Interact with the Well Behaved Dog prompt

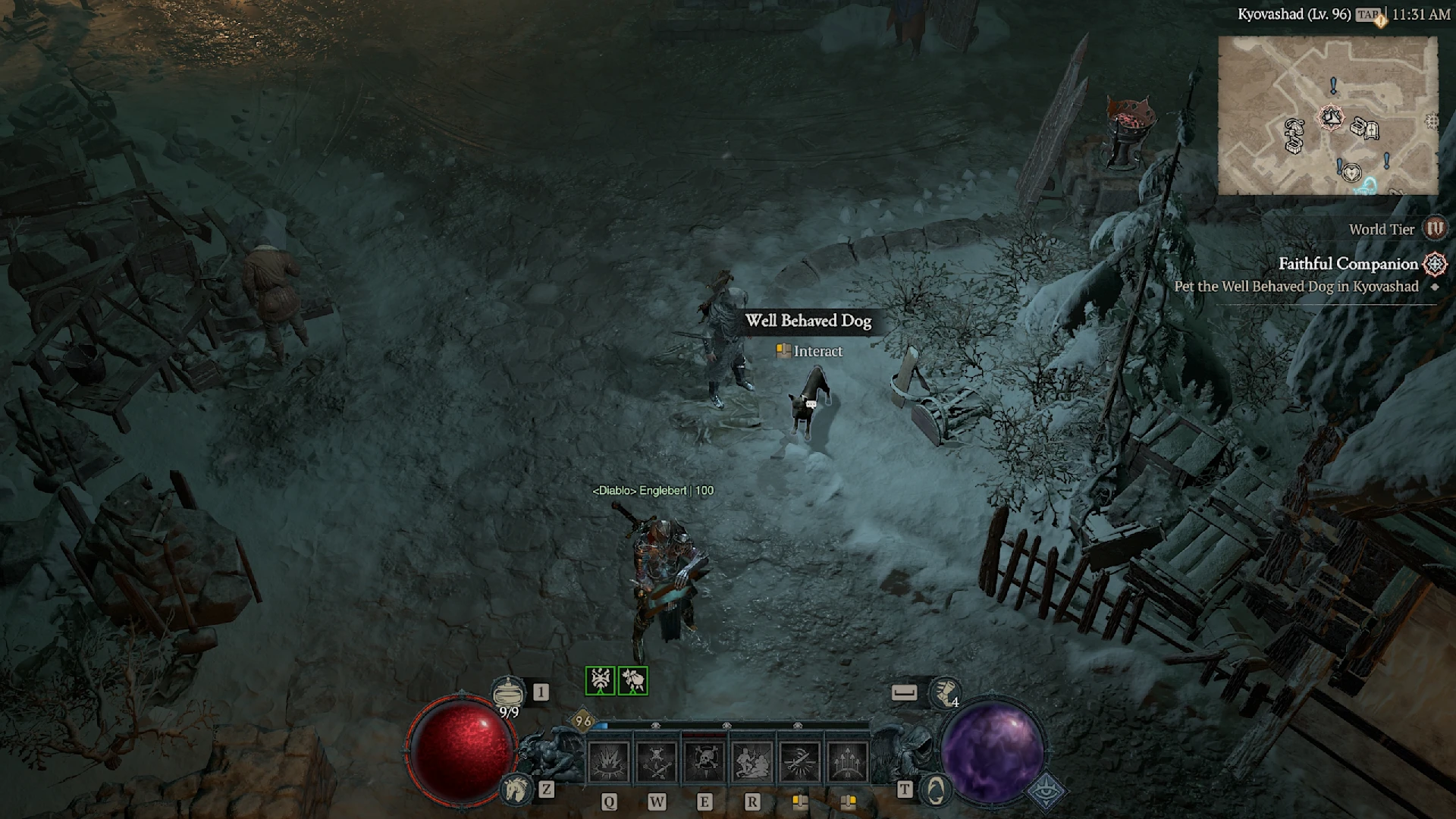[809, 351]
